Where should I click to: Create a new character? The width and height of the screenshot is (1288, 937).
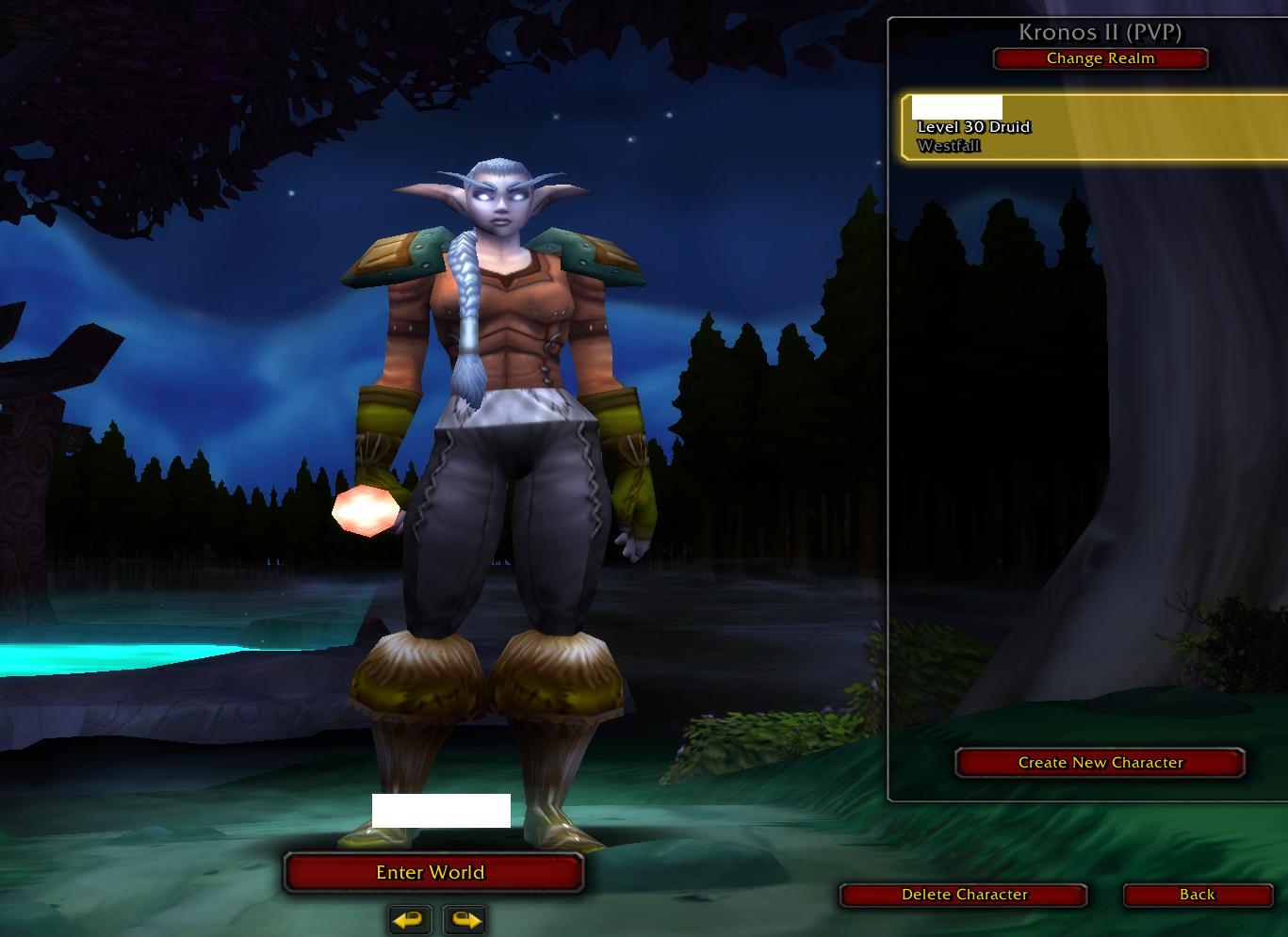1100,763
